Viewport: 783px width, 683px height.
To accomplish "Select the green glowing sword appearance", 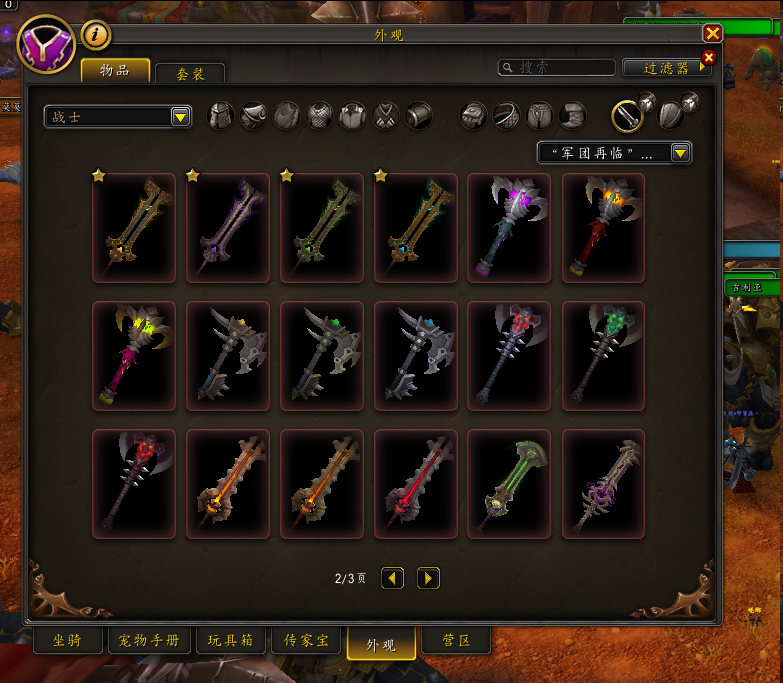I will point(510,484).
